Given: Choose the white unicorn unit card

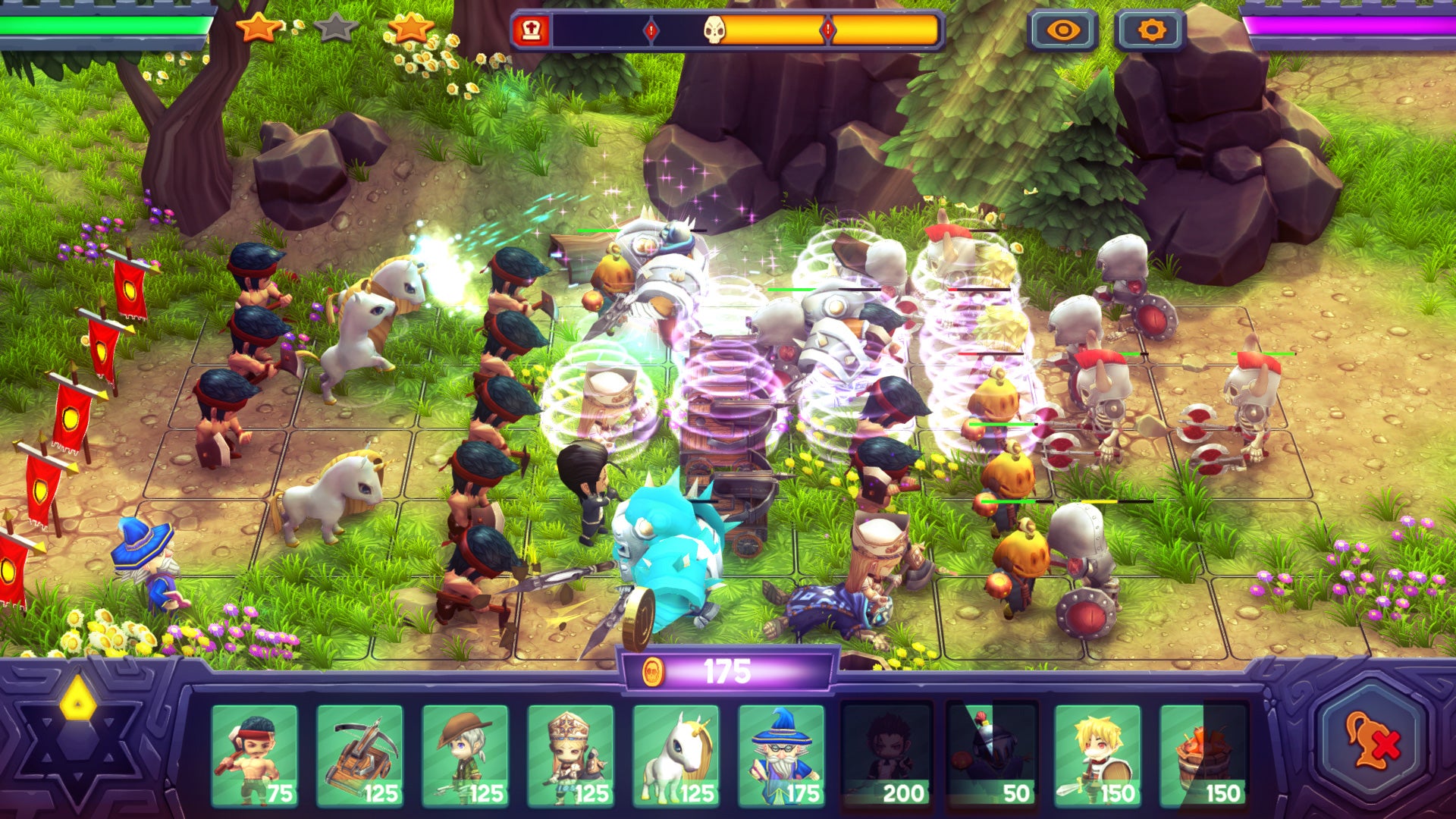Looking at the screenshot, I should tap(676, 755).
